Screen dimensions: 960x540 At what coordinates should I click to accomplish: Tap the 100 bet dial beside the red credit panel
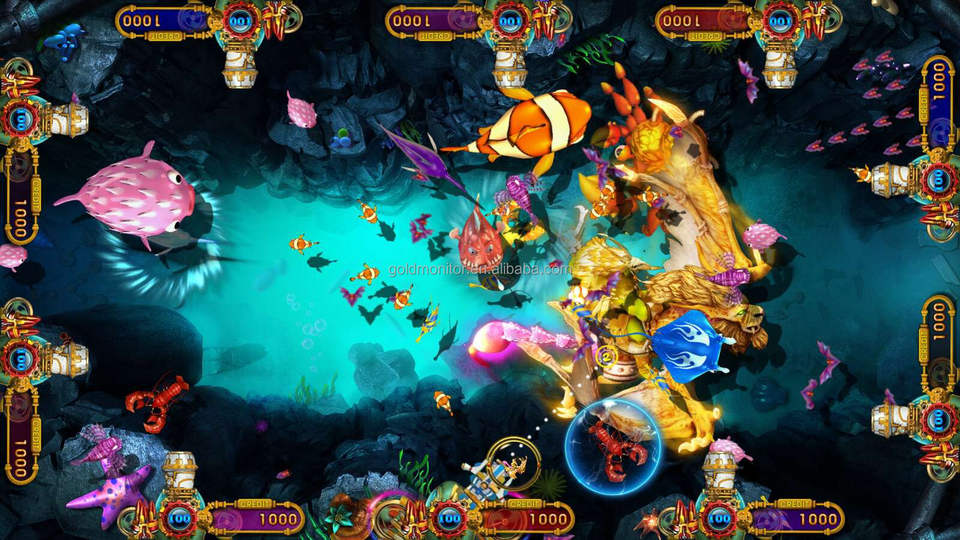778,19
